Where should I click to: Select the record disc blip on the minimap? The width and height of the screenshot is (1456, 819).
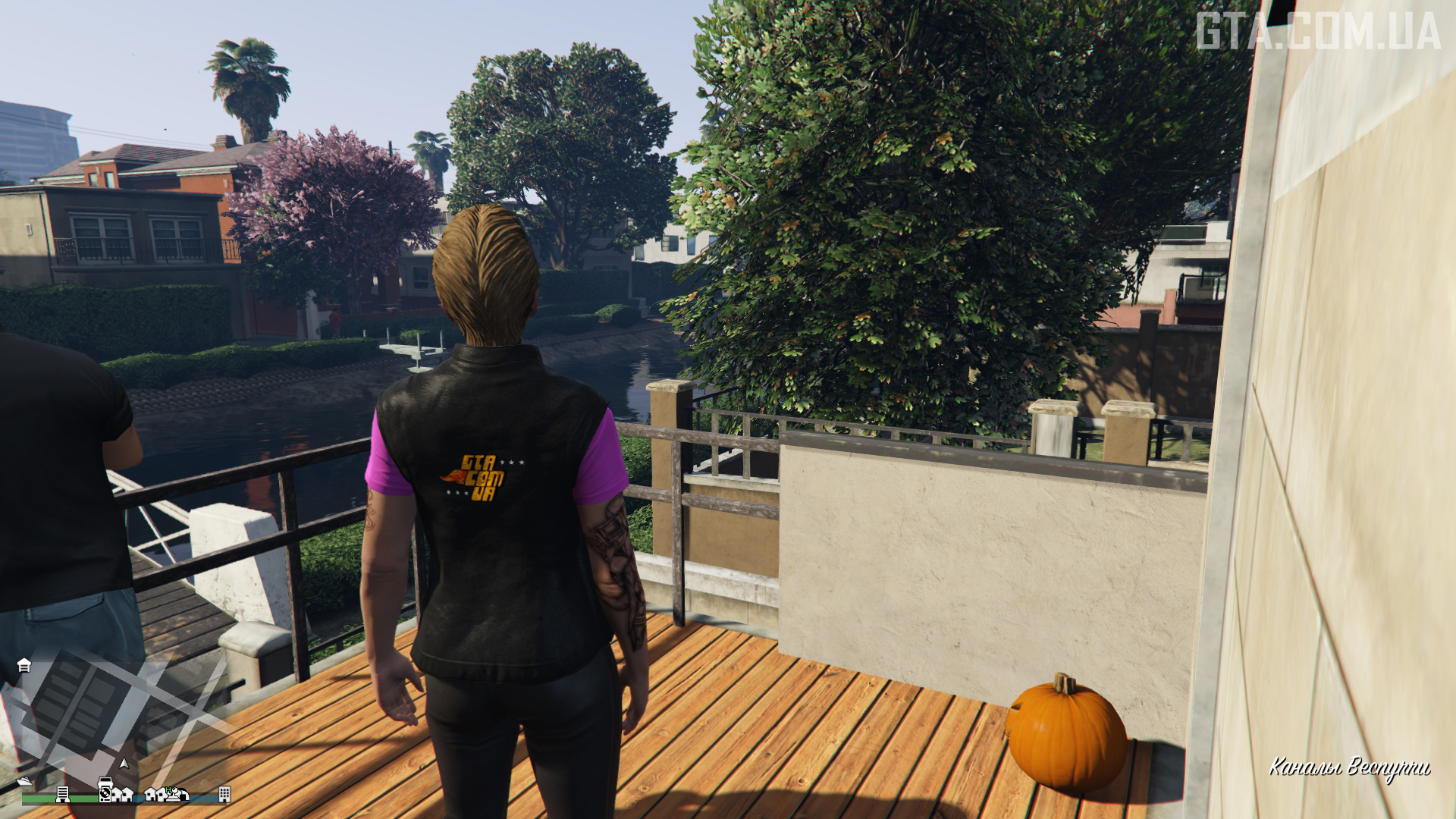click(105, 795)
